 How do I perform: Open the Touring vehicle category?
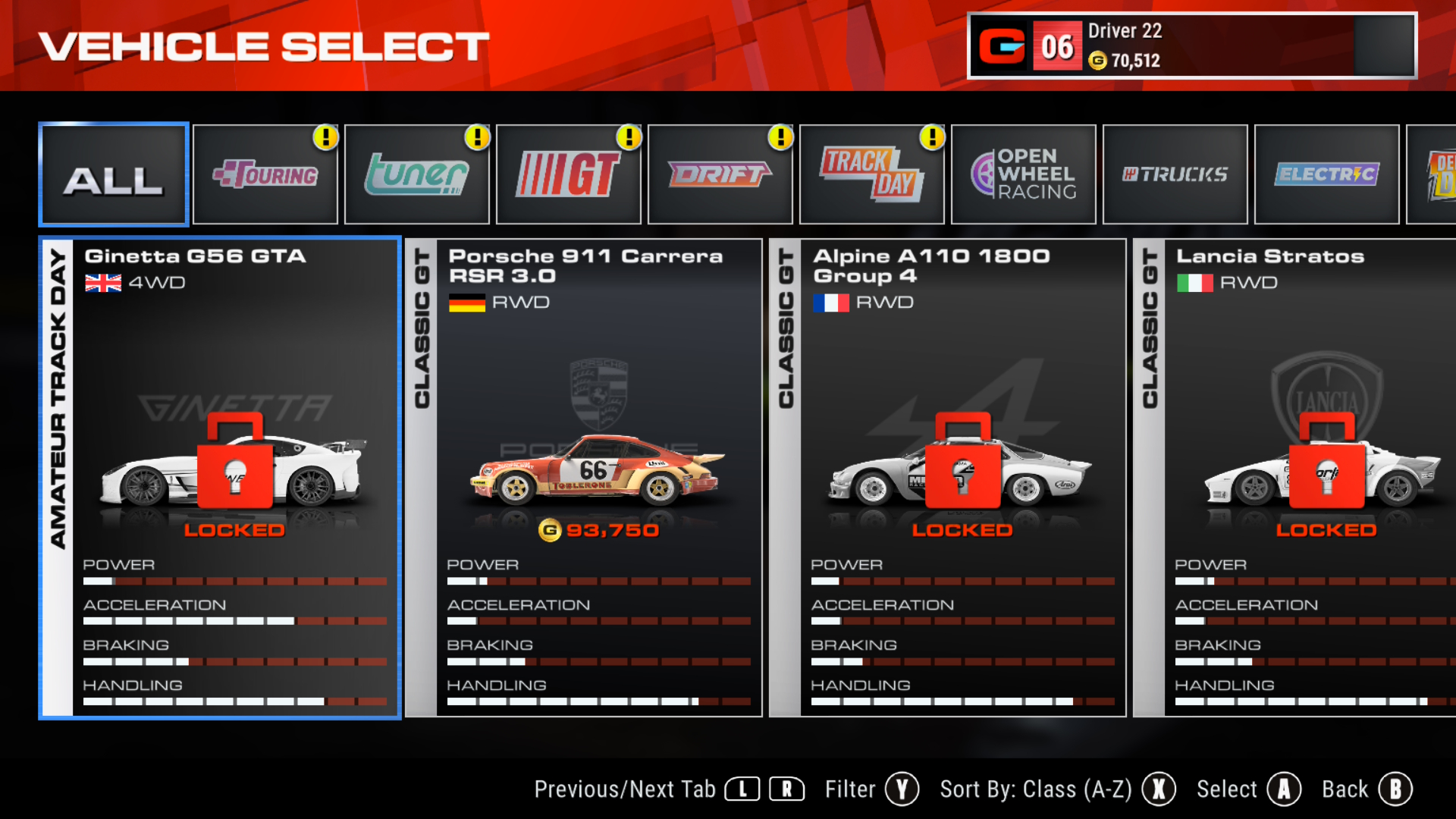(265, 174)
